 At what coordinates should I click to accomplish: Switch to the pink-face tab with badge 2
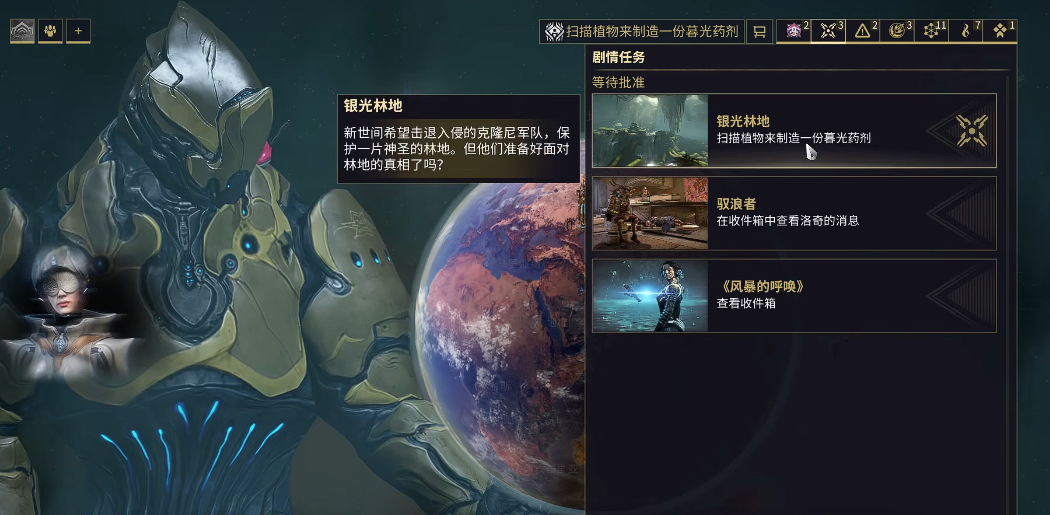pyautogui.click(x=793, y=32)
